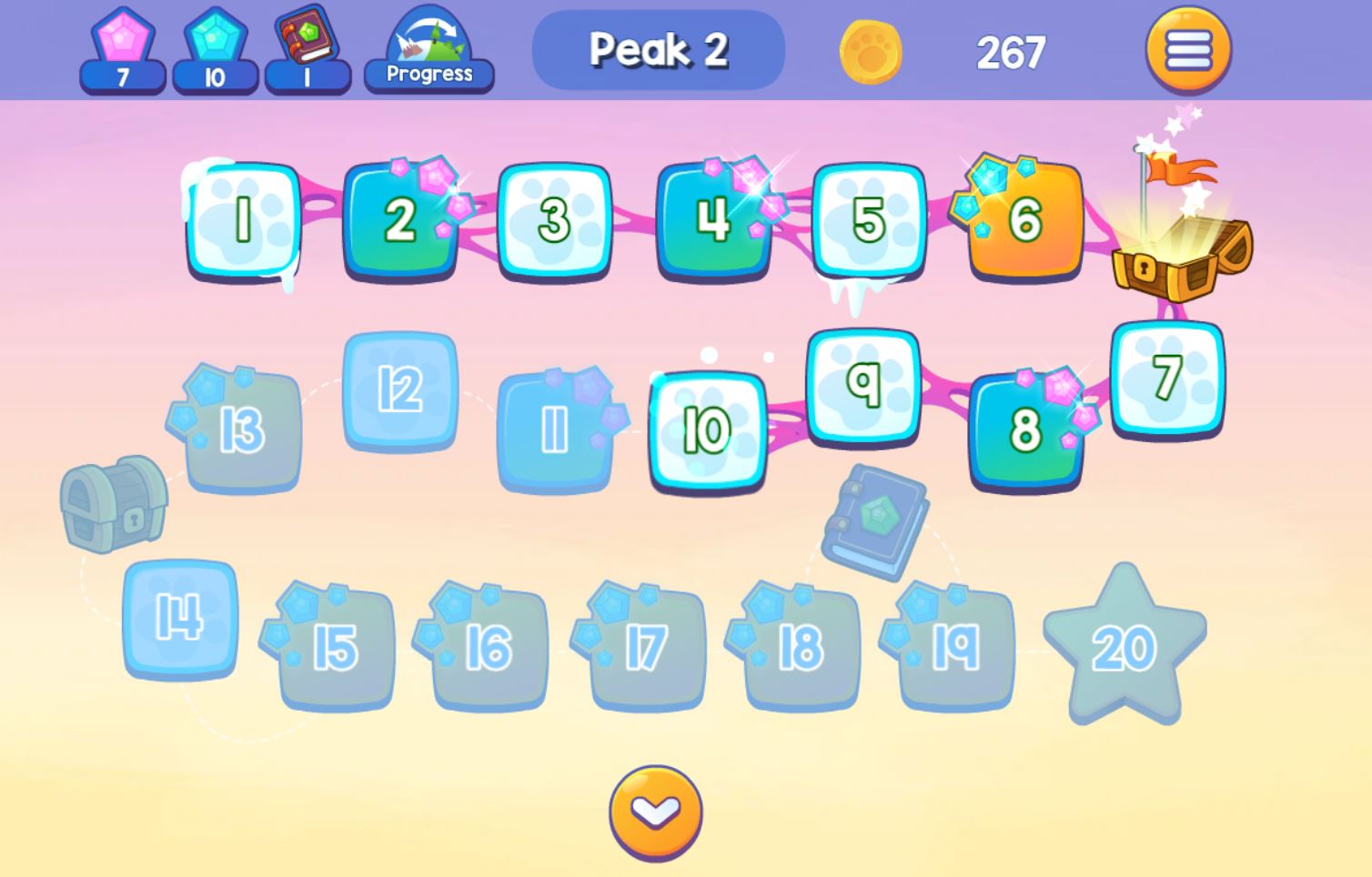Viewport: 1372px width, 877px height.
Task: Choose level 3 tile
Action: coord(554,219)
